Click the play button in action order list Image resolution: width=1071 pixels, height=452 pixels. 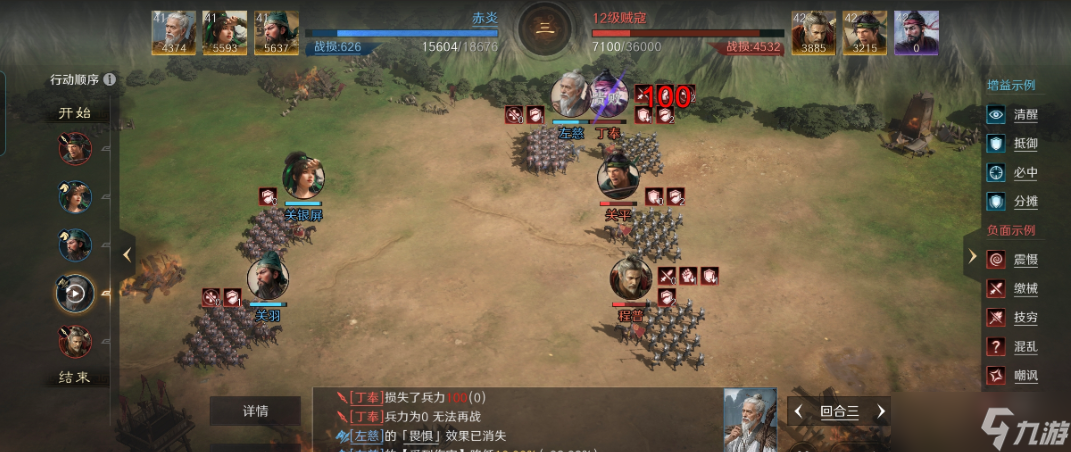click(x=75, y=292)
